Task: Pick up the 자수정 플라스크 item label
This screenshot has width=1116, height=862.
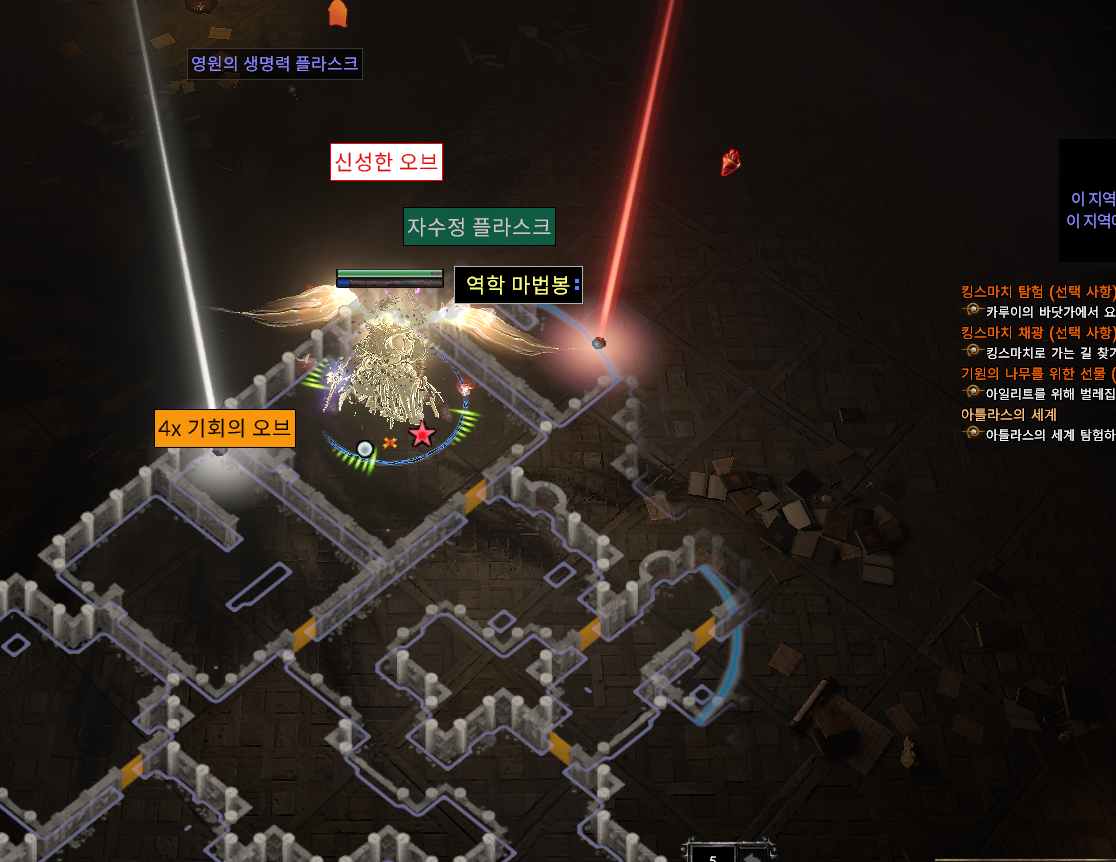Action: [x=479, y=227]
